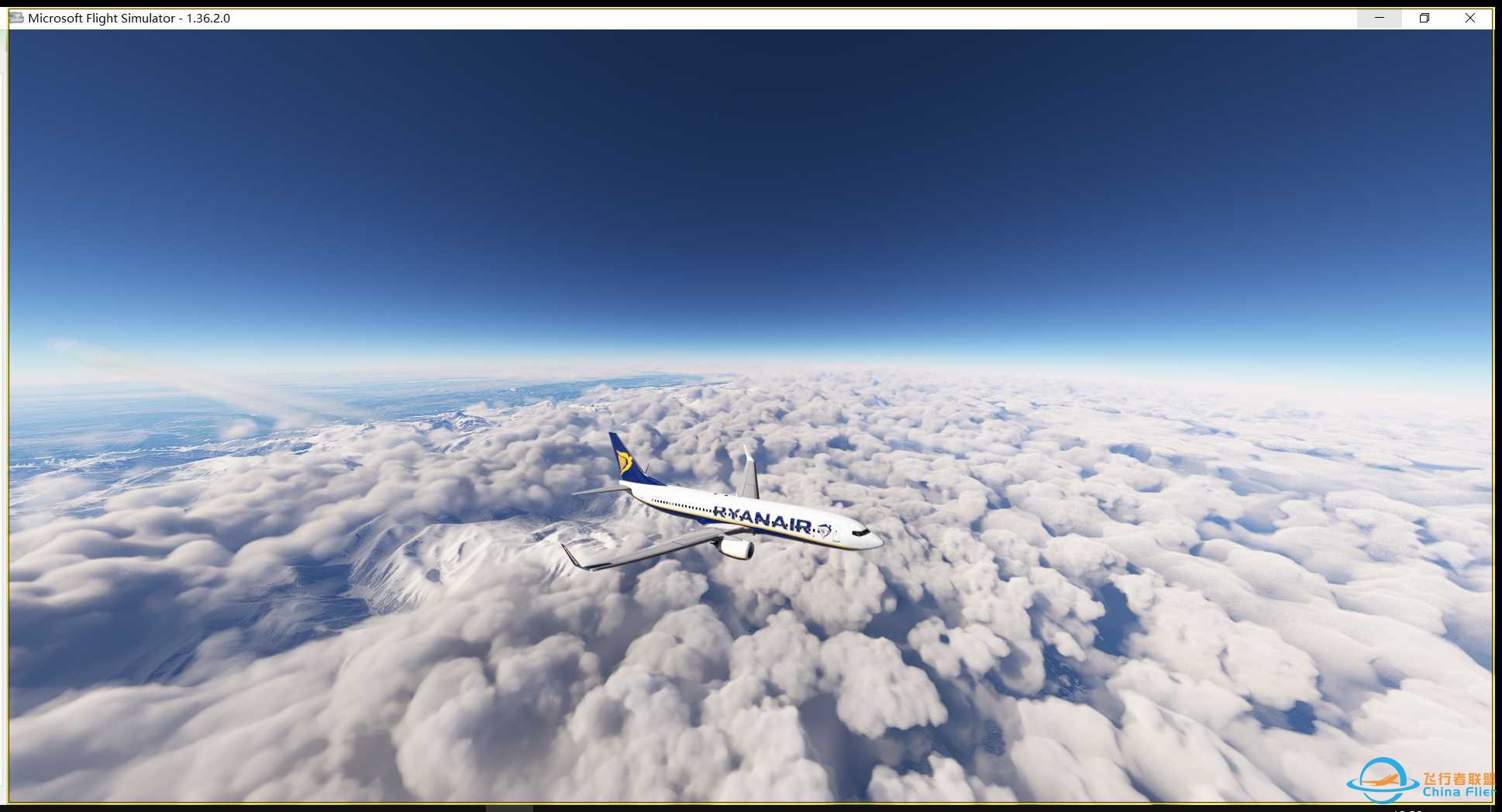Click the Microsoft Flight Simulator 1.36.2.0 title text

tap(128, 19)
